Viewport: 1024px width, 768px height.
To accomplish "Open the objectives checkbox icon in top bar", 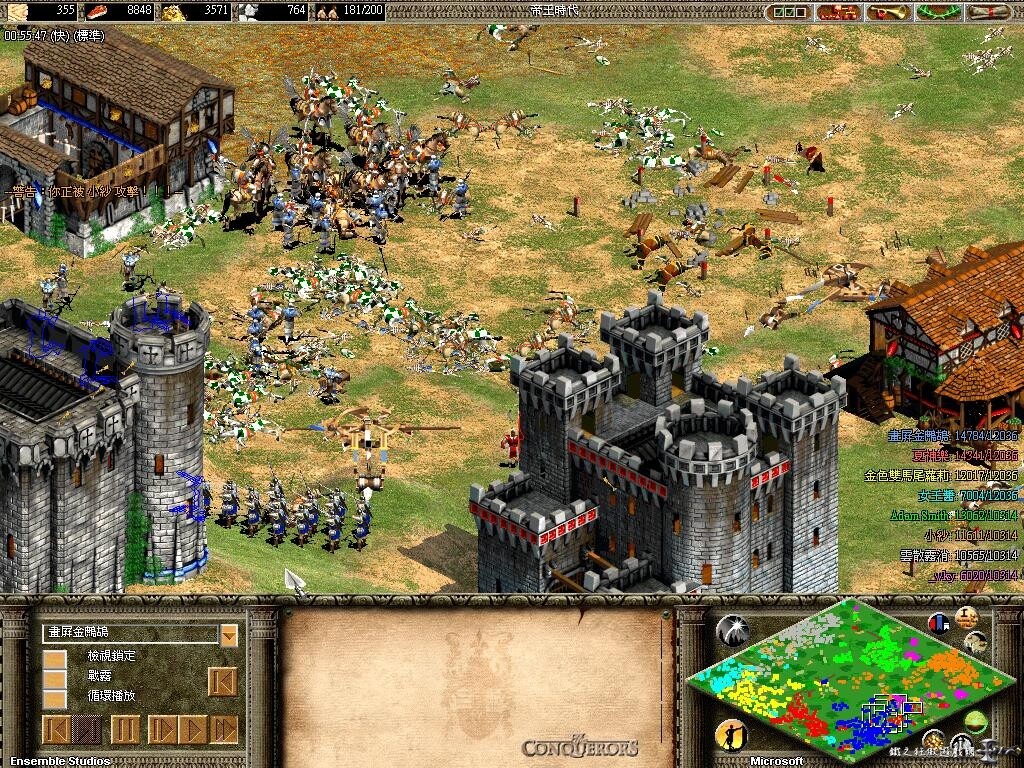I will (x=787, y=12).
